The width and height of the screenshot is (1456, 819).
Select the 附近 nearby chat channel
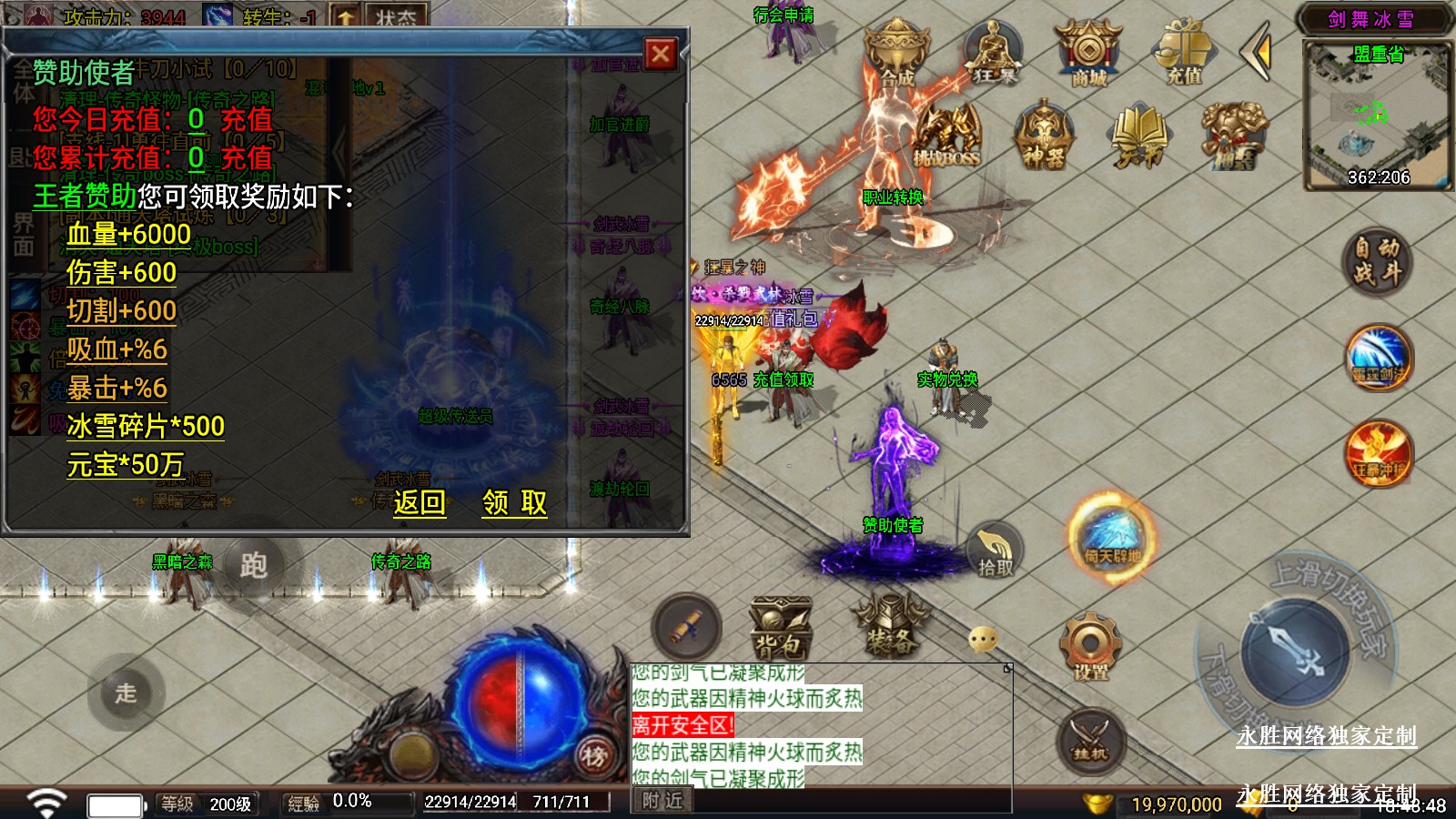(x=662, y=801)
